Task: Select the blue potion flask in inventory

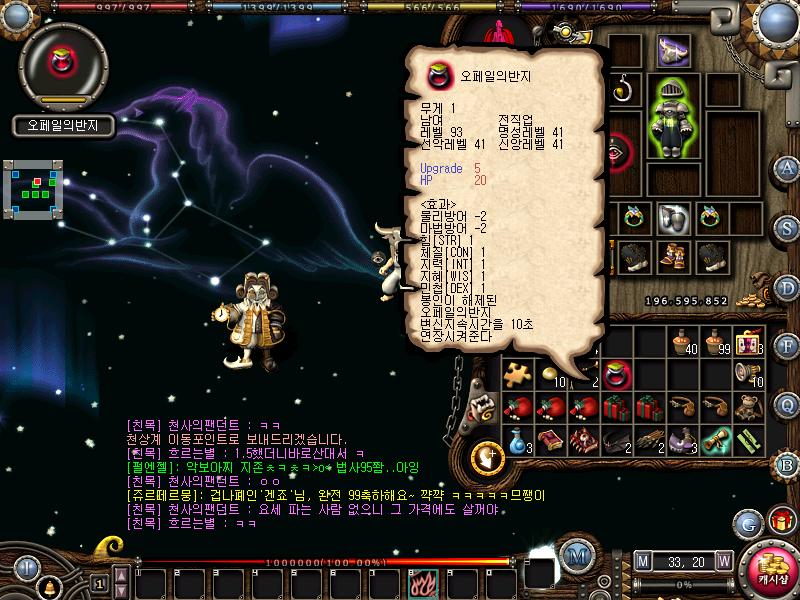Action: pyautogui.click(x=516, y=440)
